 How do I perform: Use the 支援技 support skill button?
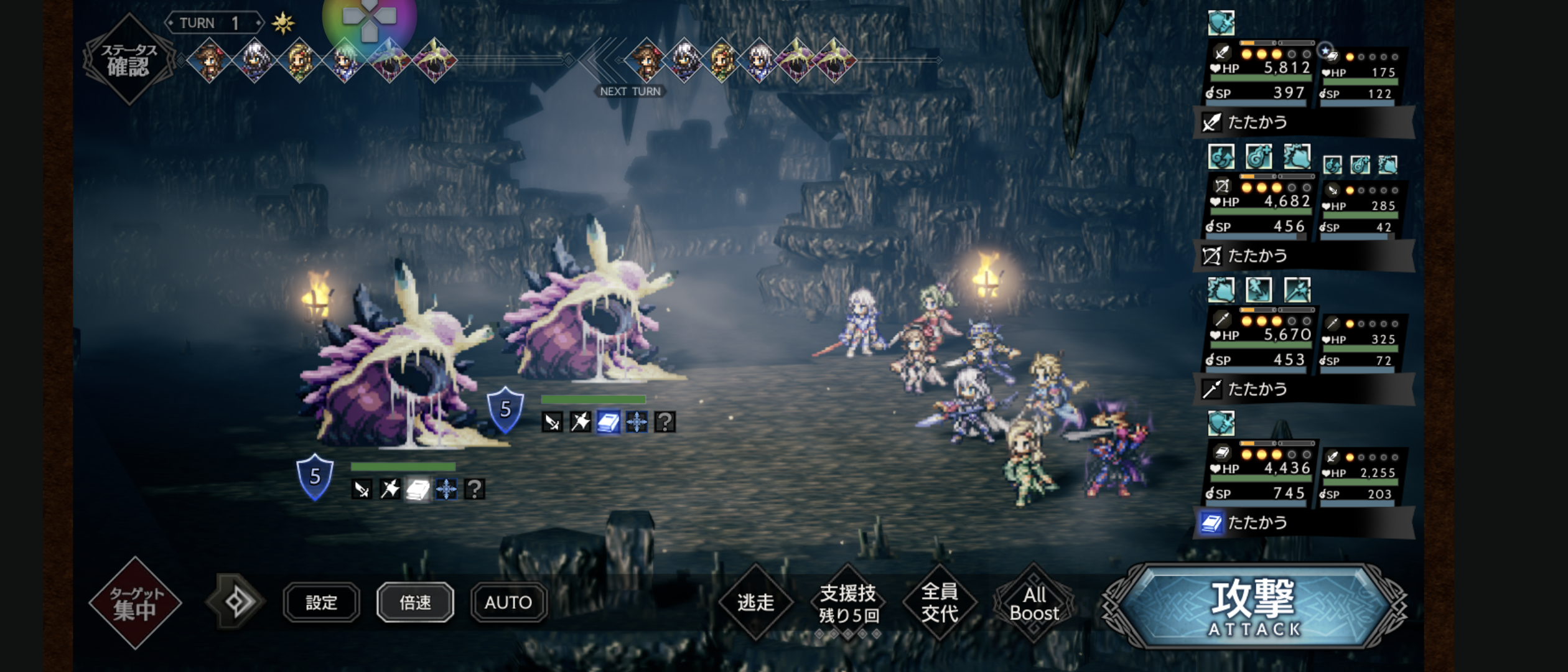(x=848, y=602)
